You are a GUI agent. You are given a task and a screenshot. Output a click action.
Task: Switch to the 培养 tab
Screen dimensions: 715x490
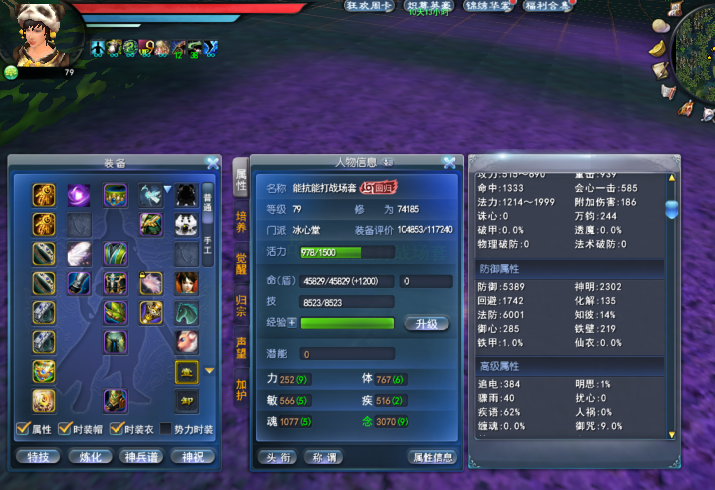pos(241,221)
